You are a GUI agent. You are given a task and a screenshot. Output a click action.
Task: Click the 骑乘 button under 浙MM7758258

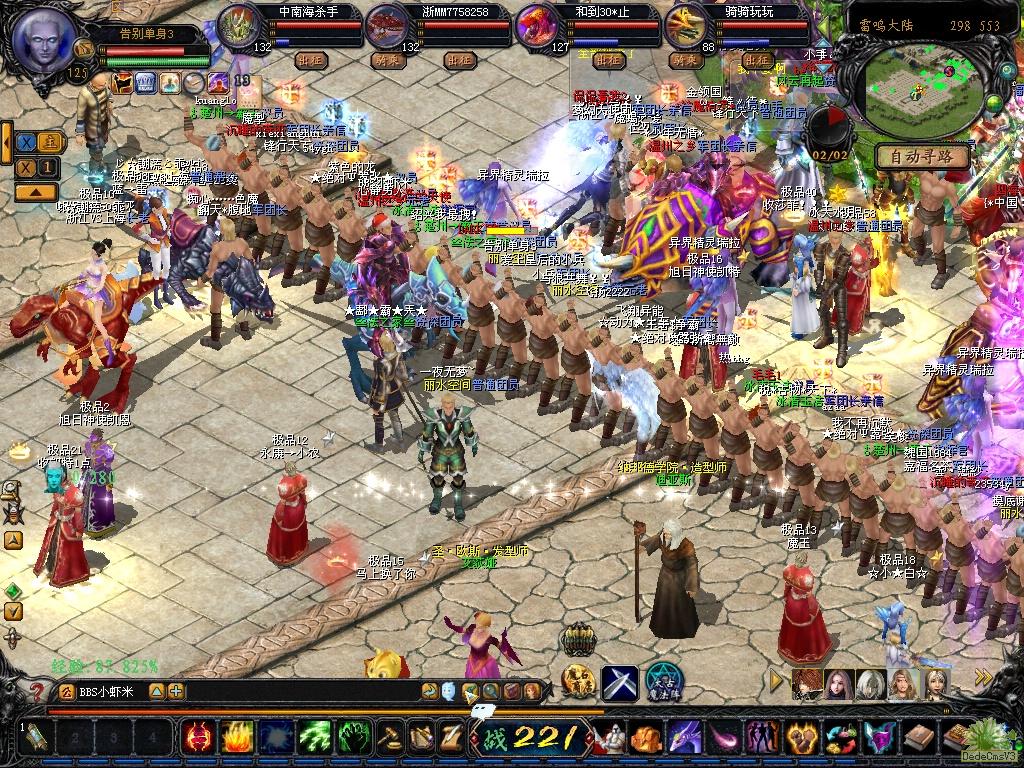[385, 60]
